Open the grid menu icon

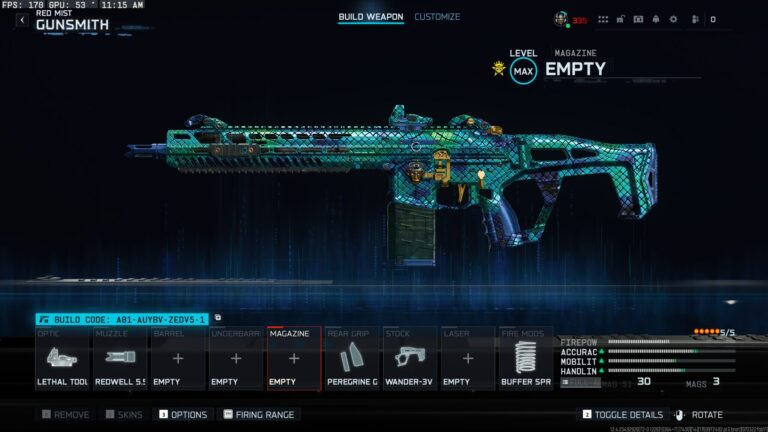pyautogui.click(x=605, y=19)
